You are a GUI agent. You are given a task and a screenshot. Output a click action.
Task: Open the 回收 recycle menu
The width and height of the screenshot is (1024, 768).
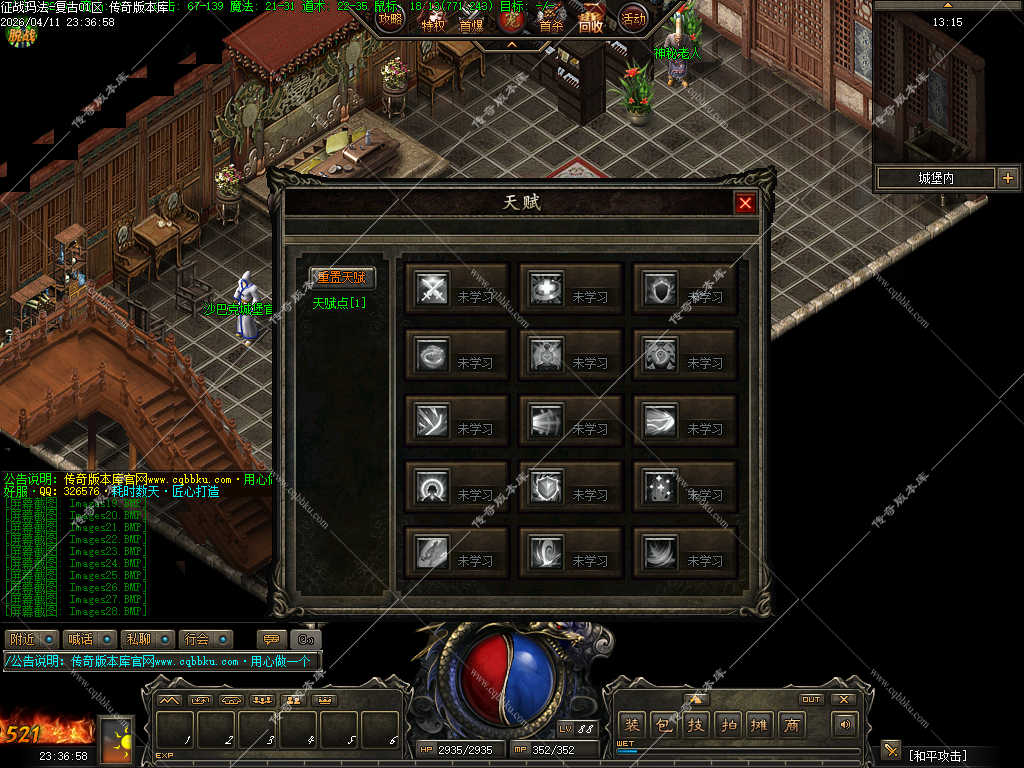pyautogui.click(x=591, y=24)
